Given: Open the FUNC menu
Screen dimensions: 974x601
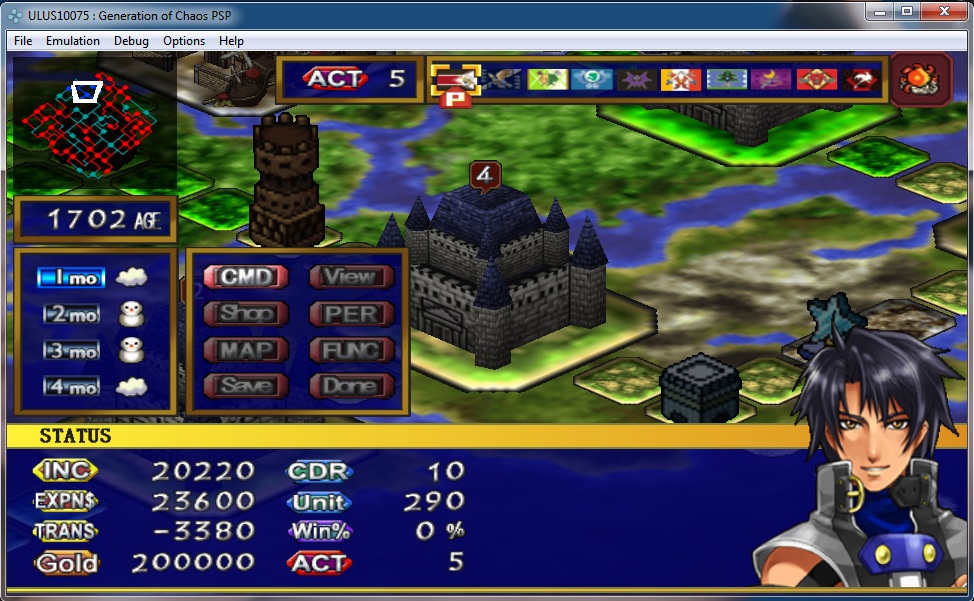Looking at the screenshot, I should (x=350, y=350).
